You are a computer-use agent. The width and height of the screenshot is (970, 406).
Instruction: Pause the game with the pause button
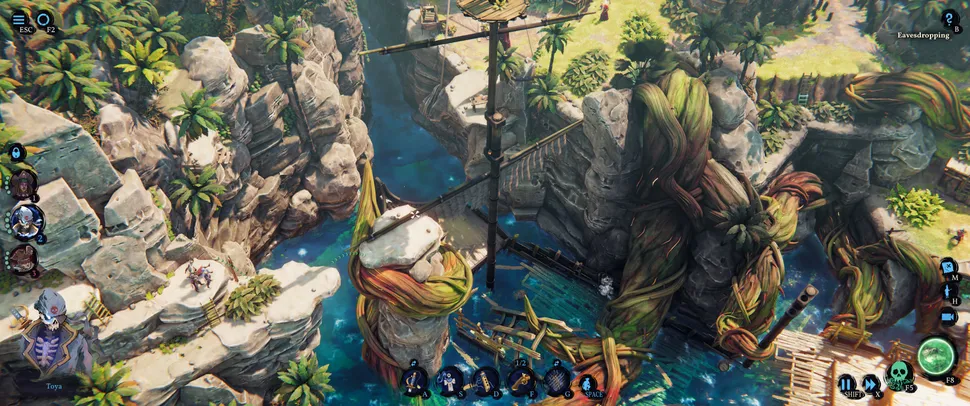coord(846,383)
